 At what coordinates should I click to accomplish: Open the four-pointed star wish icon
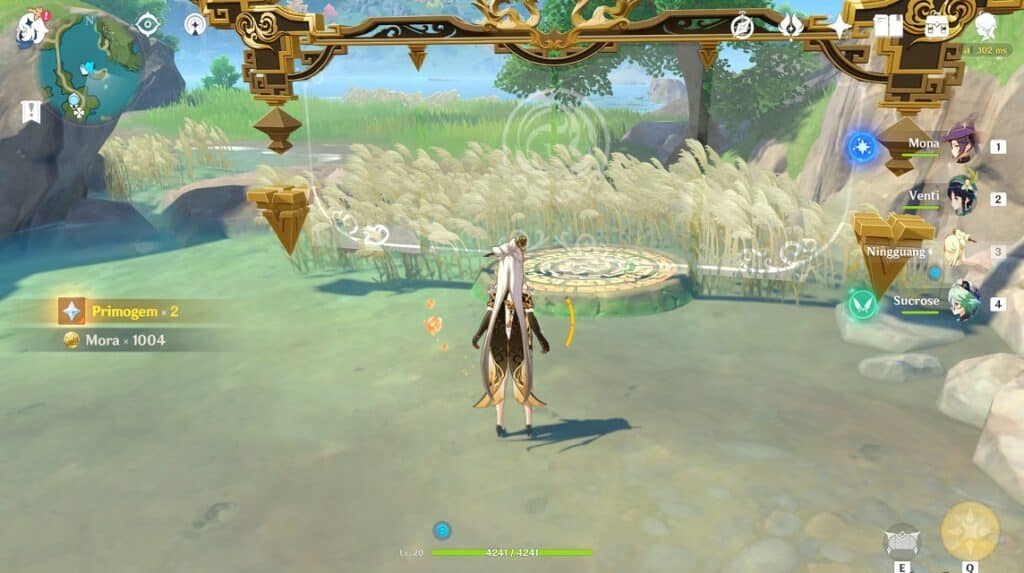point(839,26)
